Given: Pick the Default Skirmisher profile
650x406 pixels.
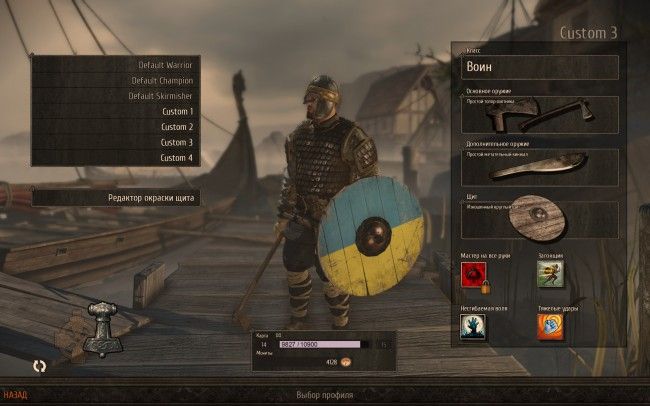Looking at the screenshot, I should [115, 96].
